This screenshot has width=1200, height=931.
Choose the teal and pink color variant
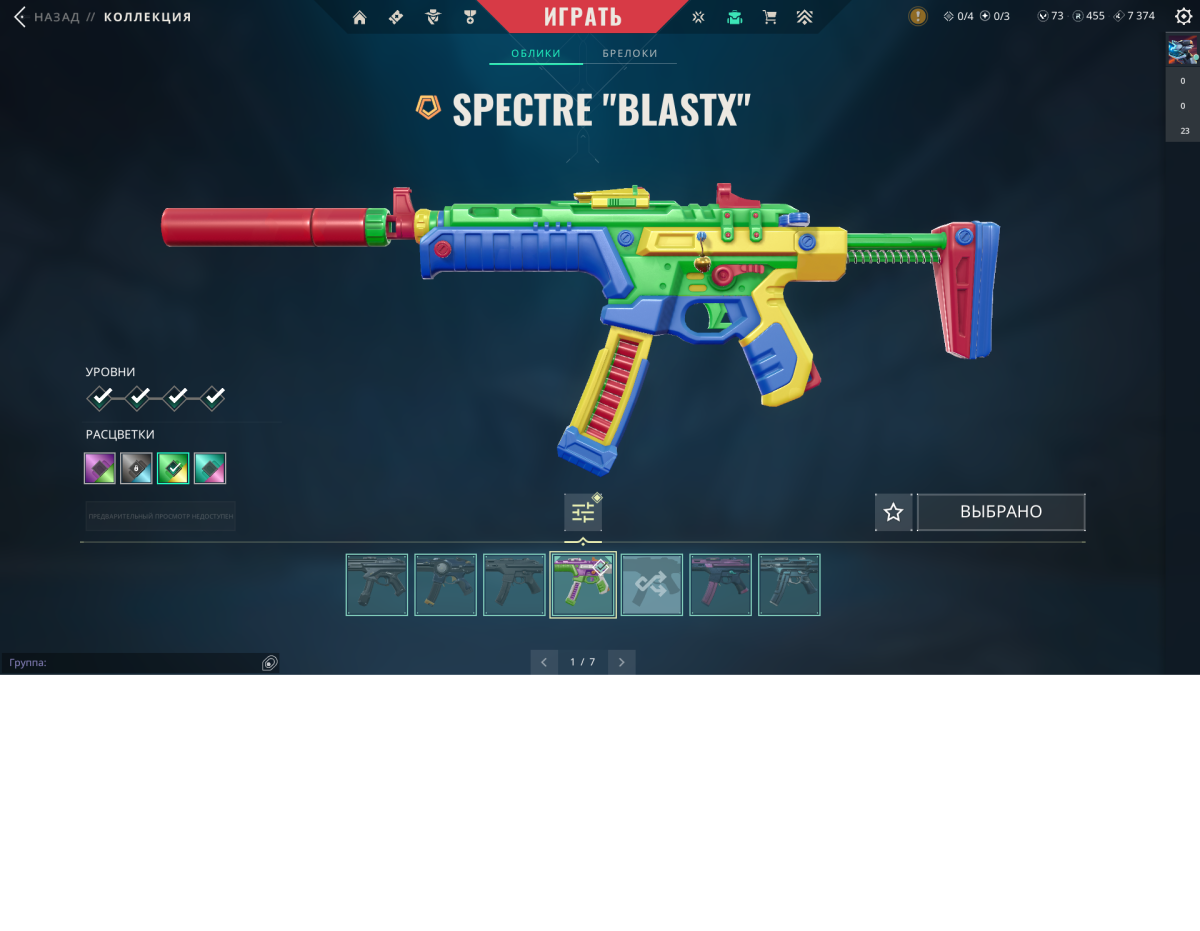(210, 468)
